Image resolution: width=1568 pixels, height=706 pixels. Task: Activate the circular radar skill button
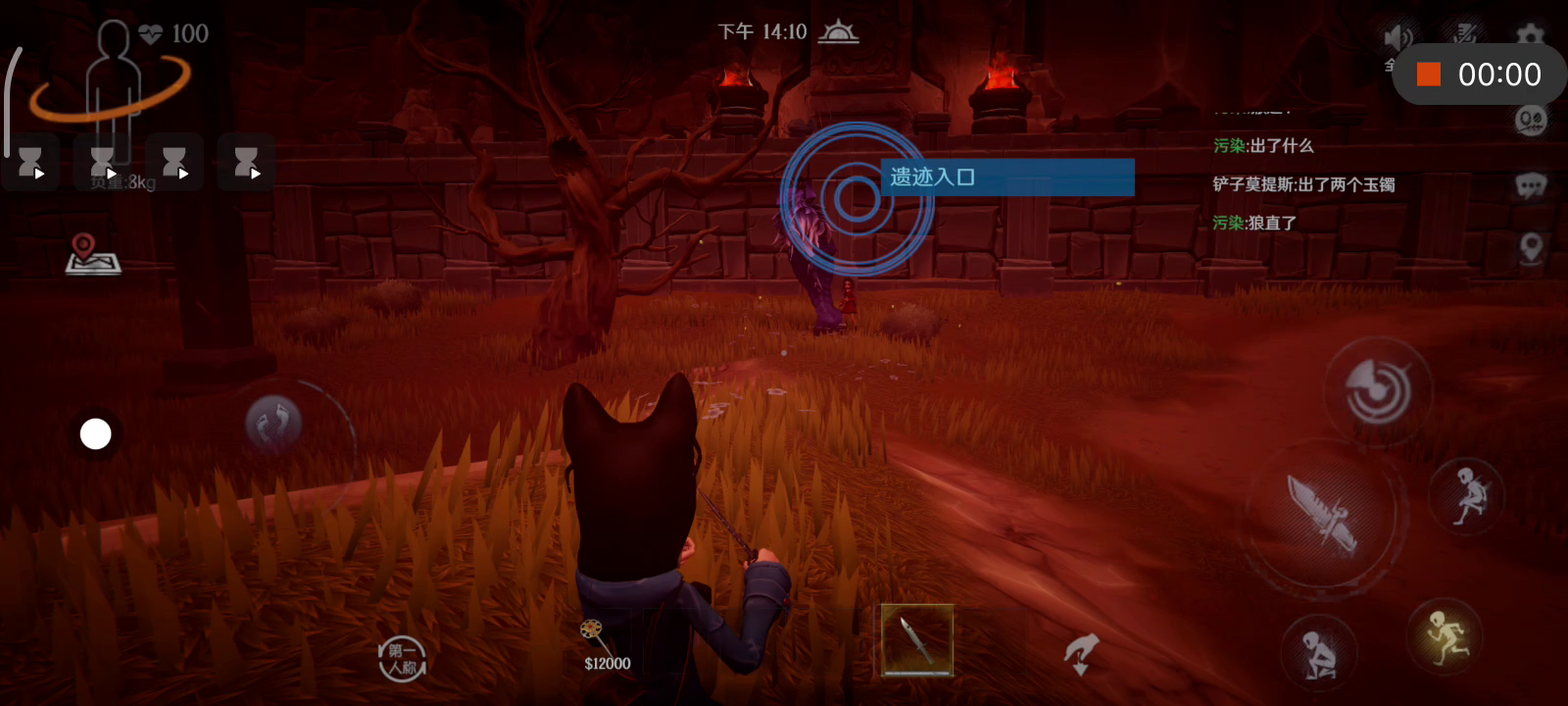tap(1377, 391)
